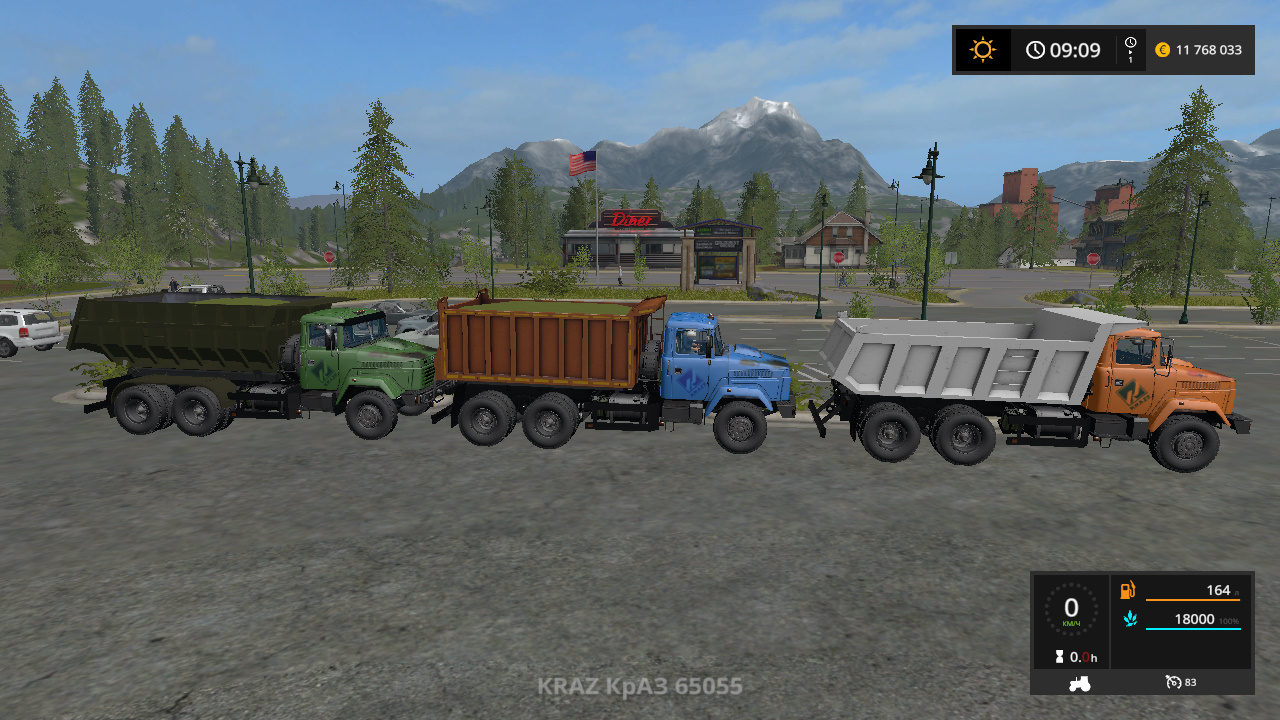Image resolution: width=1280 pixels, height=720 pixels.
Task: Click the time display showing 09:09
Action: (x=1073, y=49)
